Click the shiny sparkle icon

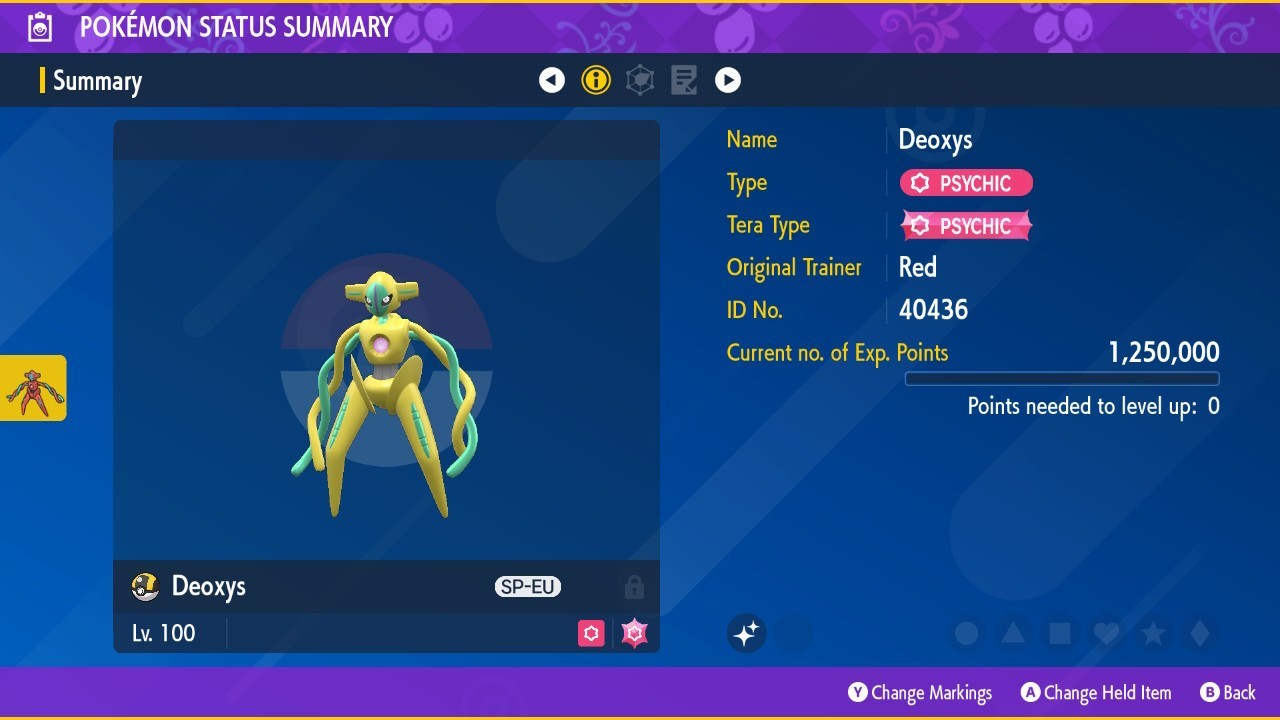pos(746,633)
